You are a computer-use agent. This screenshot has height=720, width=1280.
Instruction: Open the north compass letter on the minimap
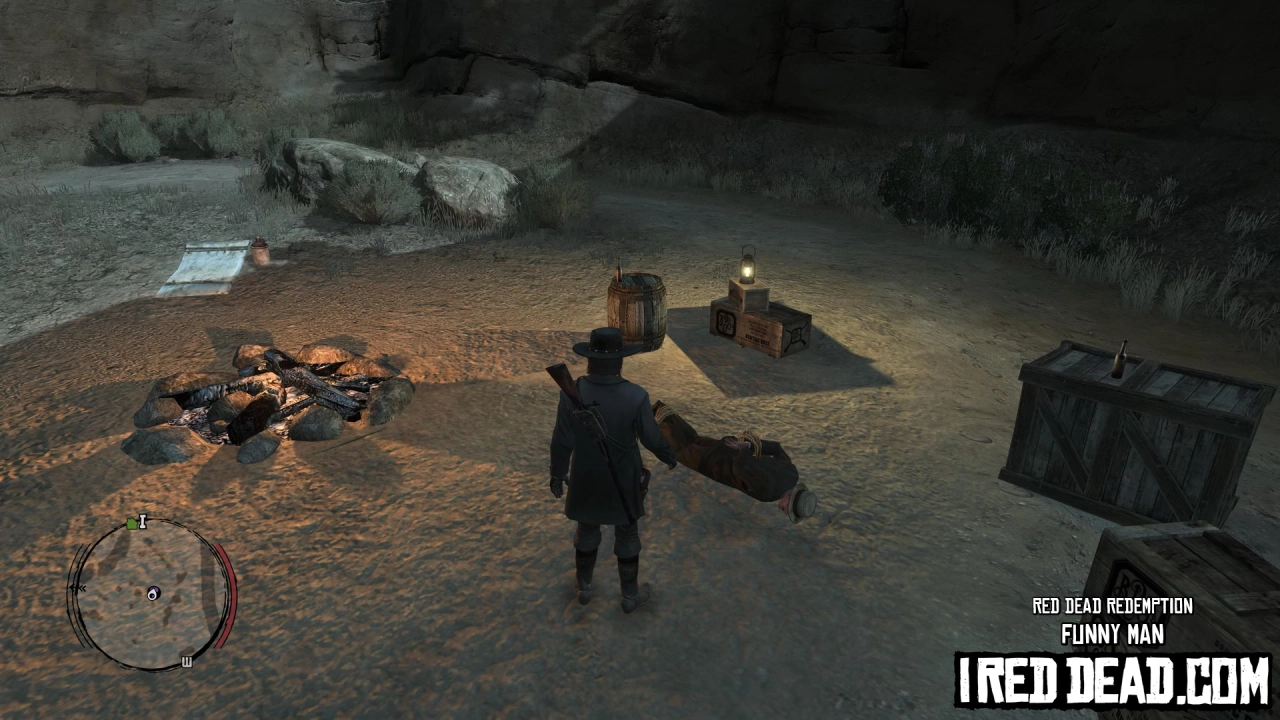(x=142, y=523)
